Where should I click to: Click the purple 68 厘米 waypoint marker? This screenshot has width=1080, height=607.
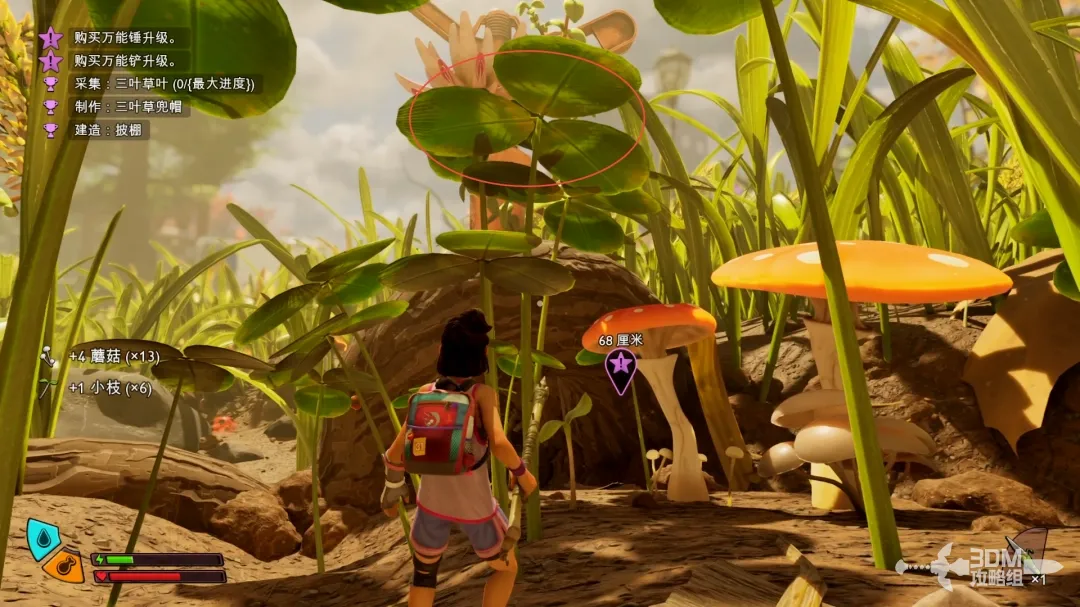pos(621,372)
